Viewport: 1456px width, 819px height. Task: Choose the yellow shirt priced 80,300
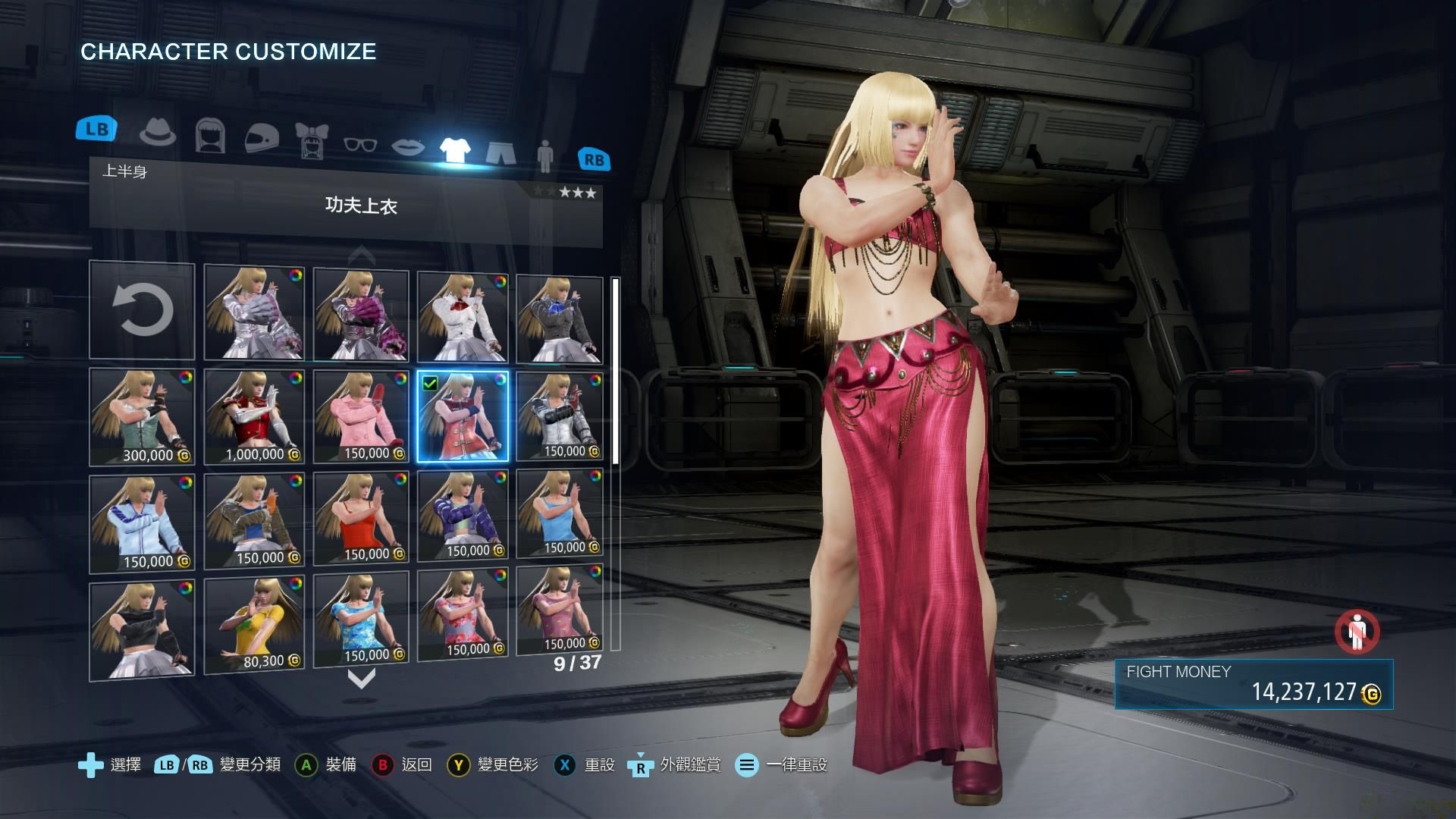click(254, 625)
